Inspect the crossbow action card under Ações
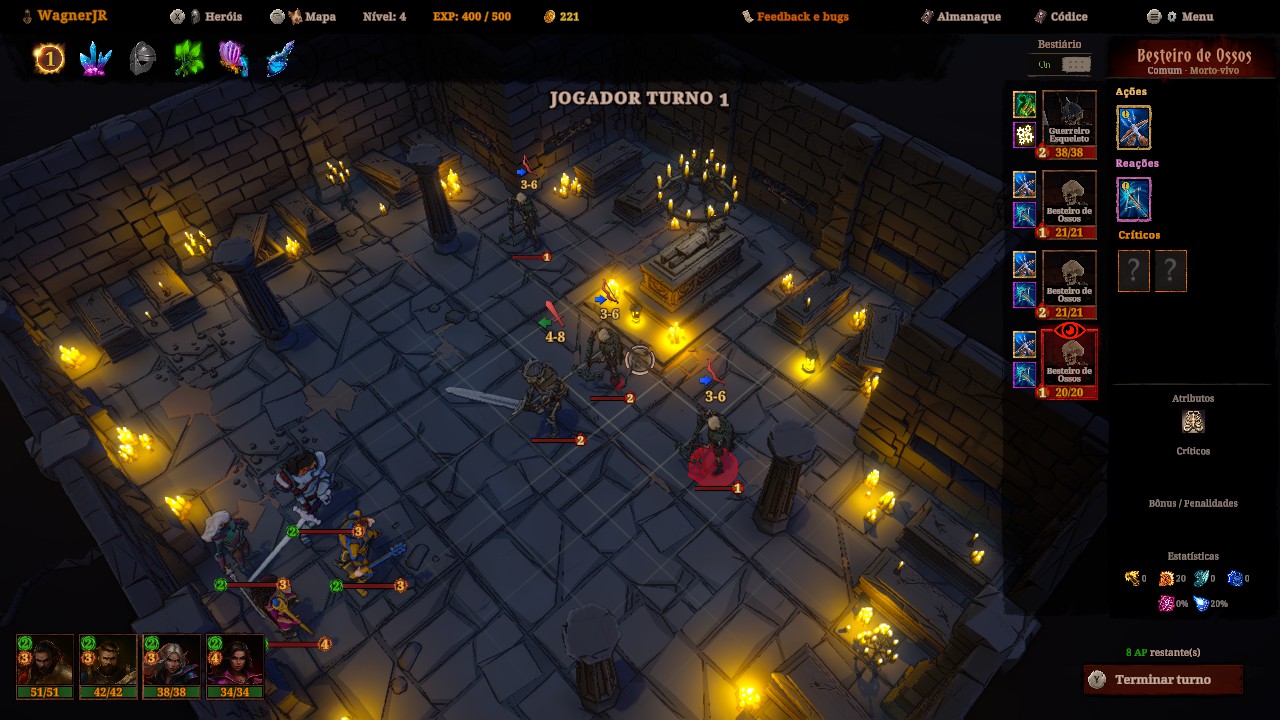The width and height of the screenshot is (1280, 720). [1133, 128]
